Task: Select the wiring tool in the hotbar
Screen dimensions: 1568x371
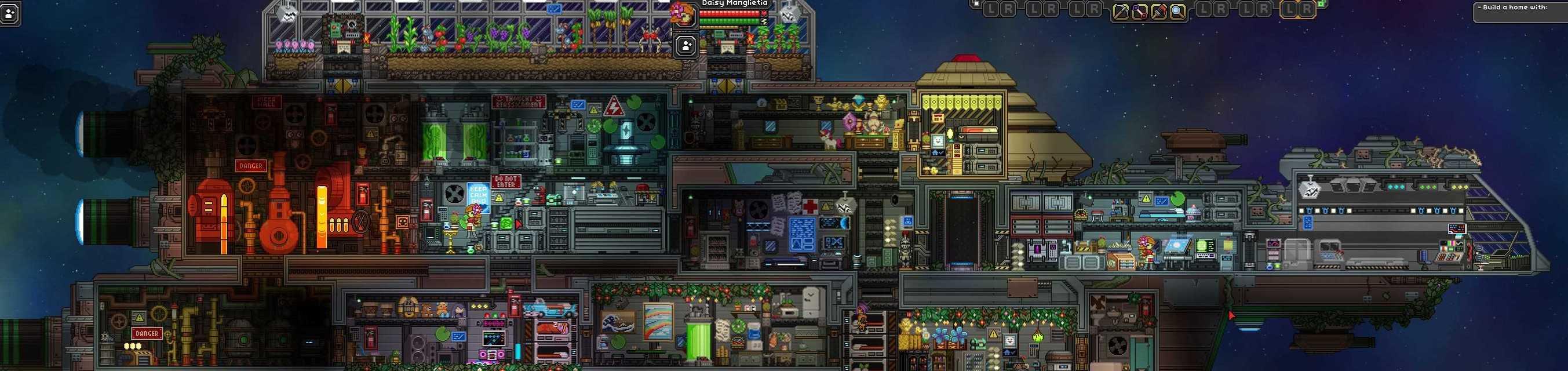Action: tap(1139, 11)
